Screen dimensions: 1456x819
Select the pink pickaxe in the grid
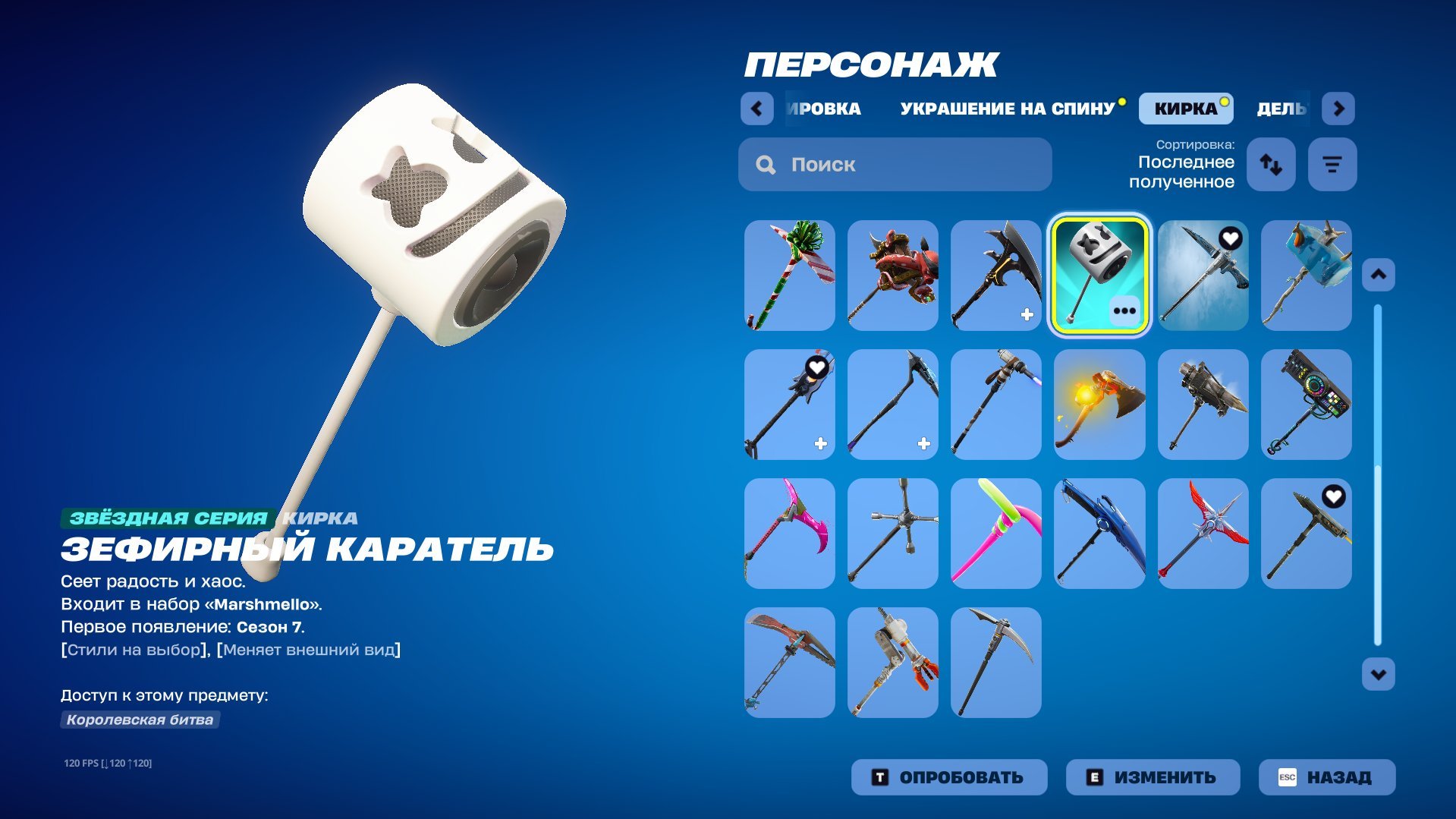pos(789,531)
